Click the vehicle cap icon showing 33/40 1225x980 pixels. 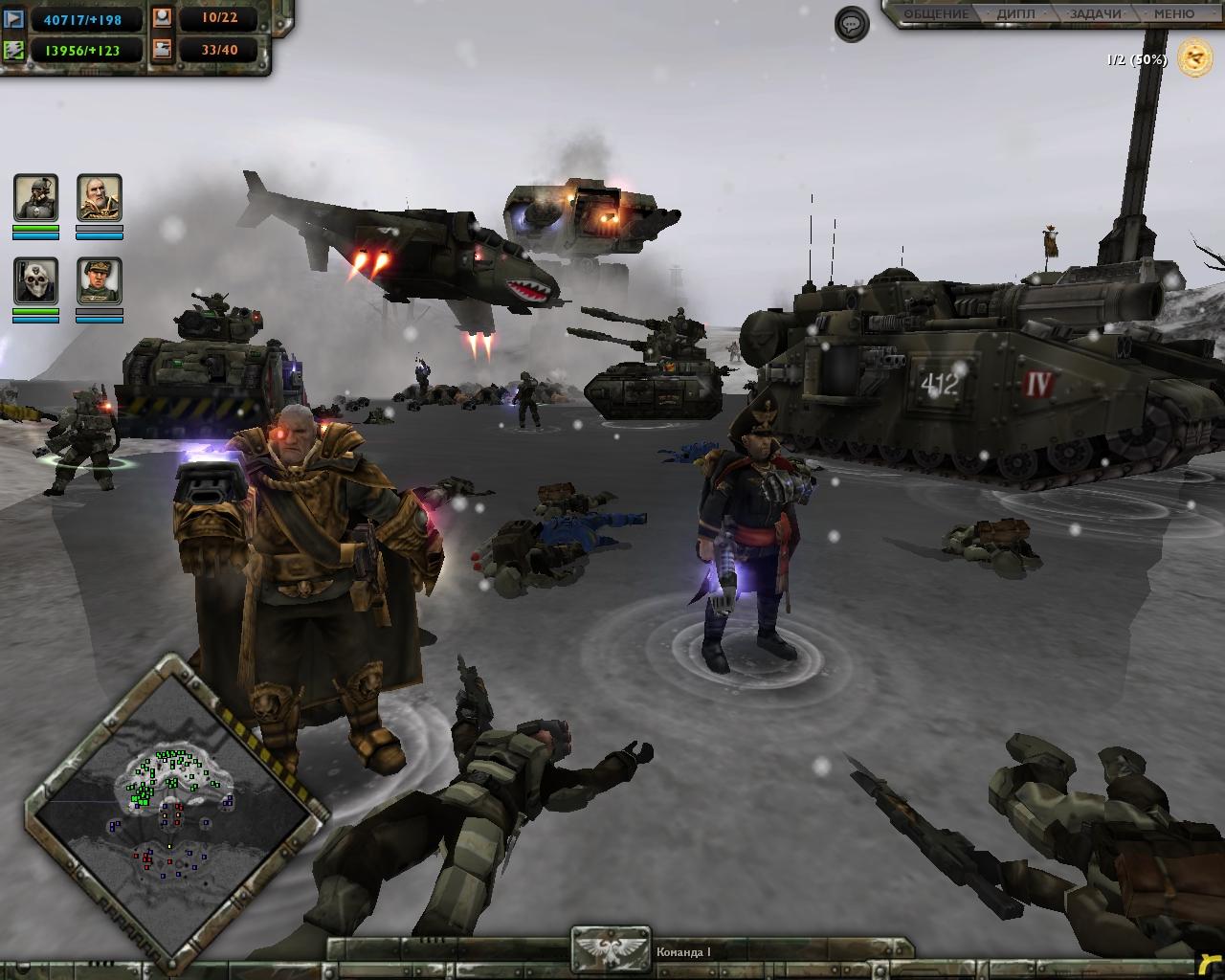161,49
